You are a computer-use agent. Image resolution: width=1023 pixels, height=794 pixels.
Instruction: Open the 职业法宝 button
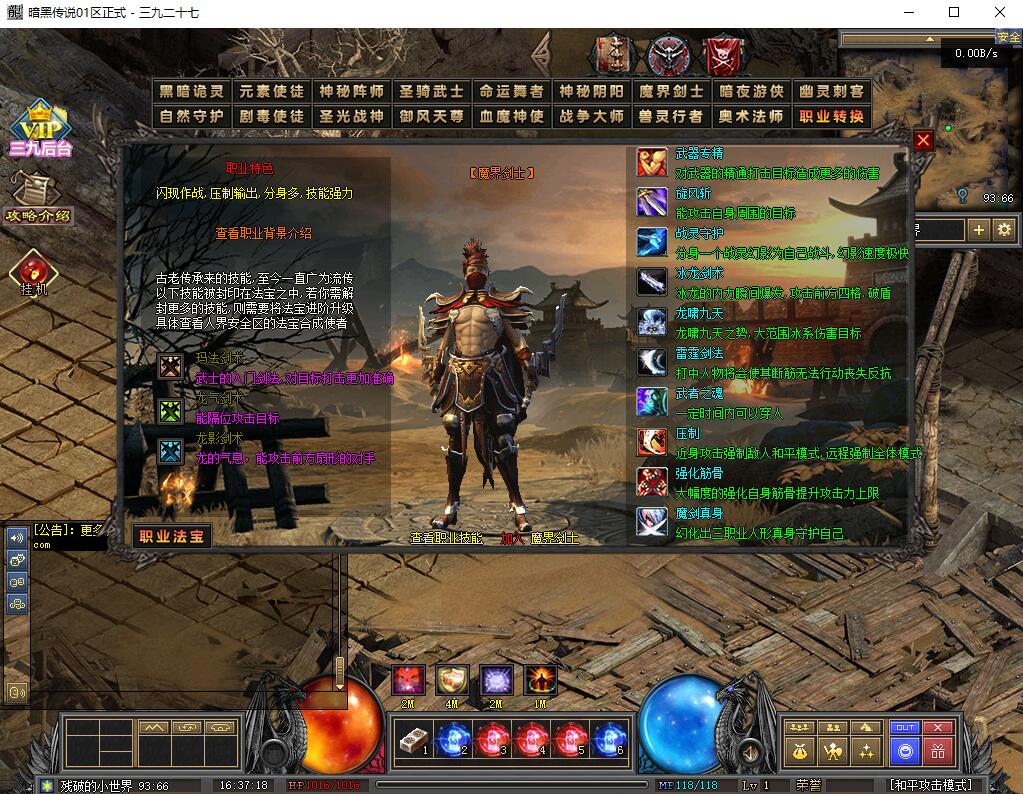172,536
